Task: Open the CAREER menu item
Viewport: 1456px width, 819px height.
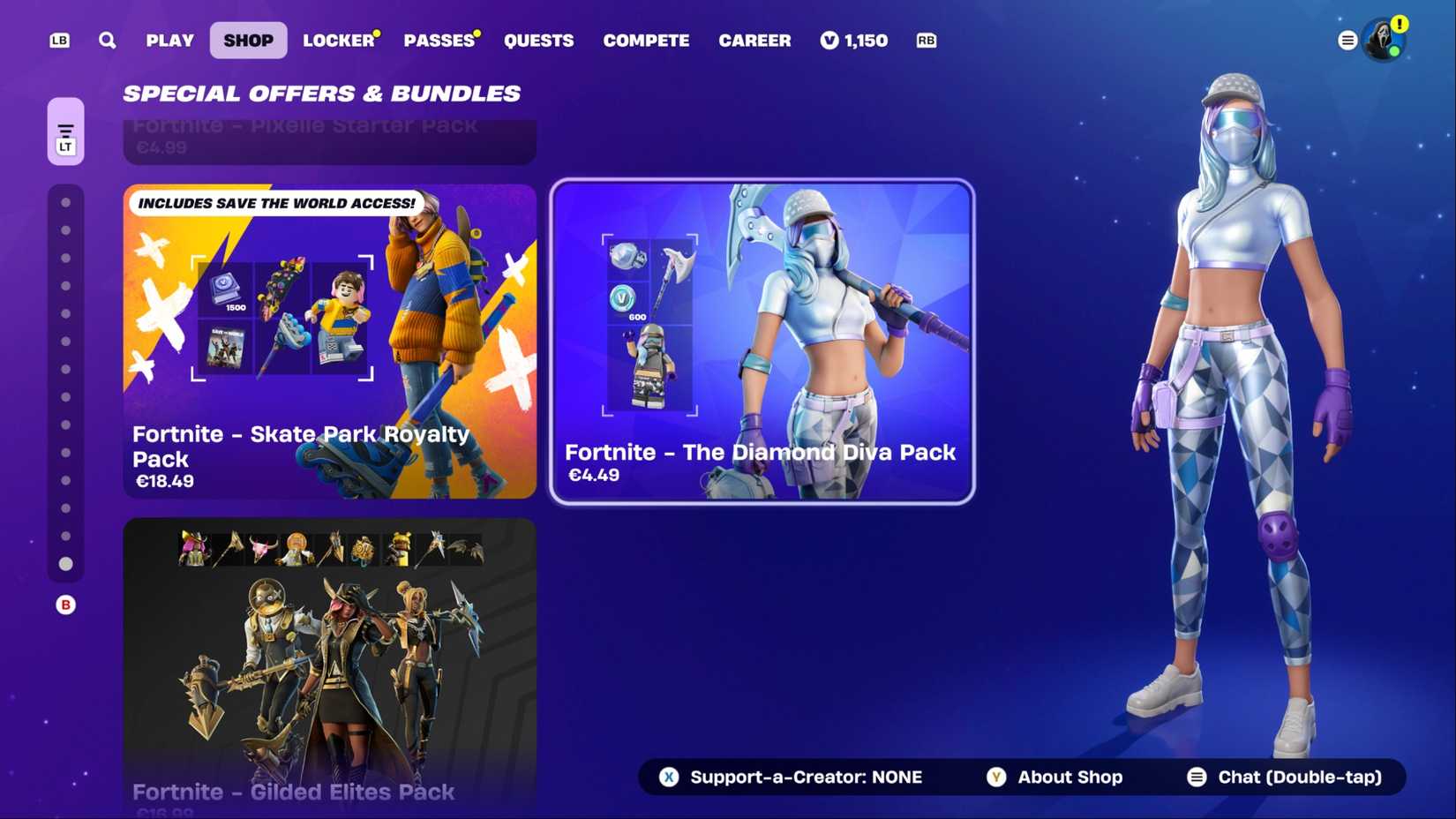Action: click(x=755, y=40)
